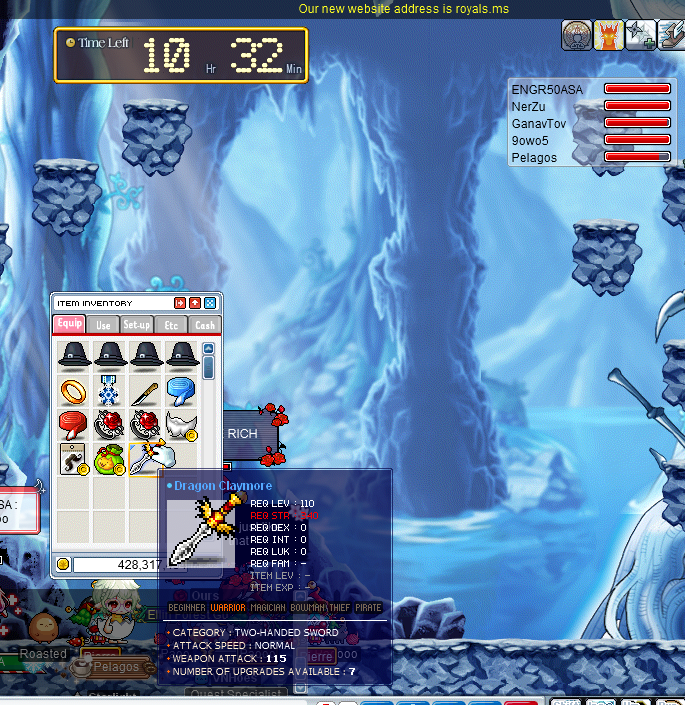
Task: Choose the blue snowflake medal item
Action: click(x=109, y=390)
